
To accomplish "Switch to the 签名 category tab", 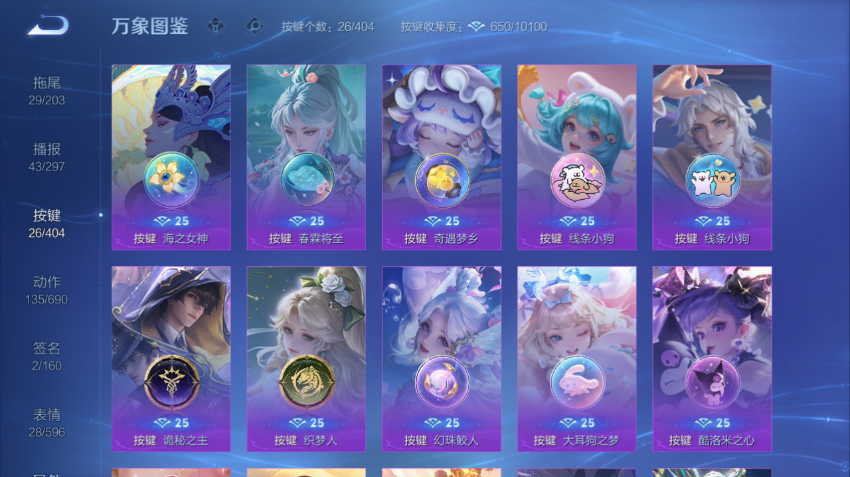I will pyautogui.click(x=47, y=356).
